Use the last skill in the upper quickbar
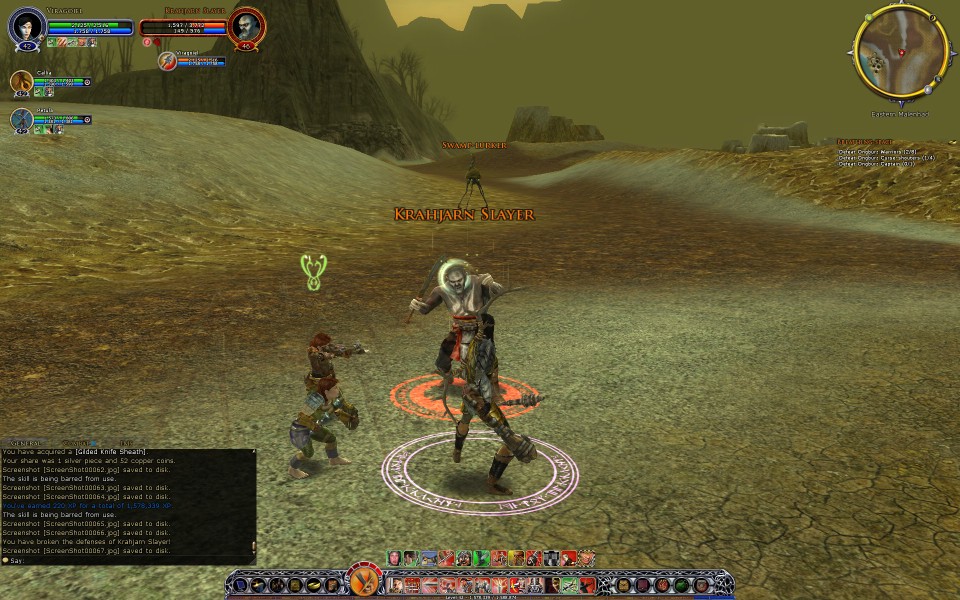Screen dimensions: 960x600 [587, 558]
